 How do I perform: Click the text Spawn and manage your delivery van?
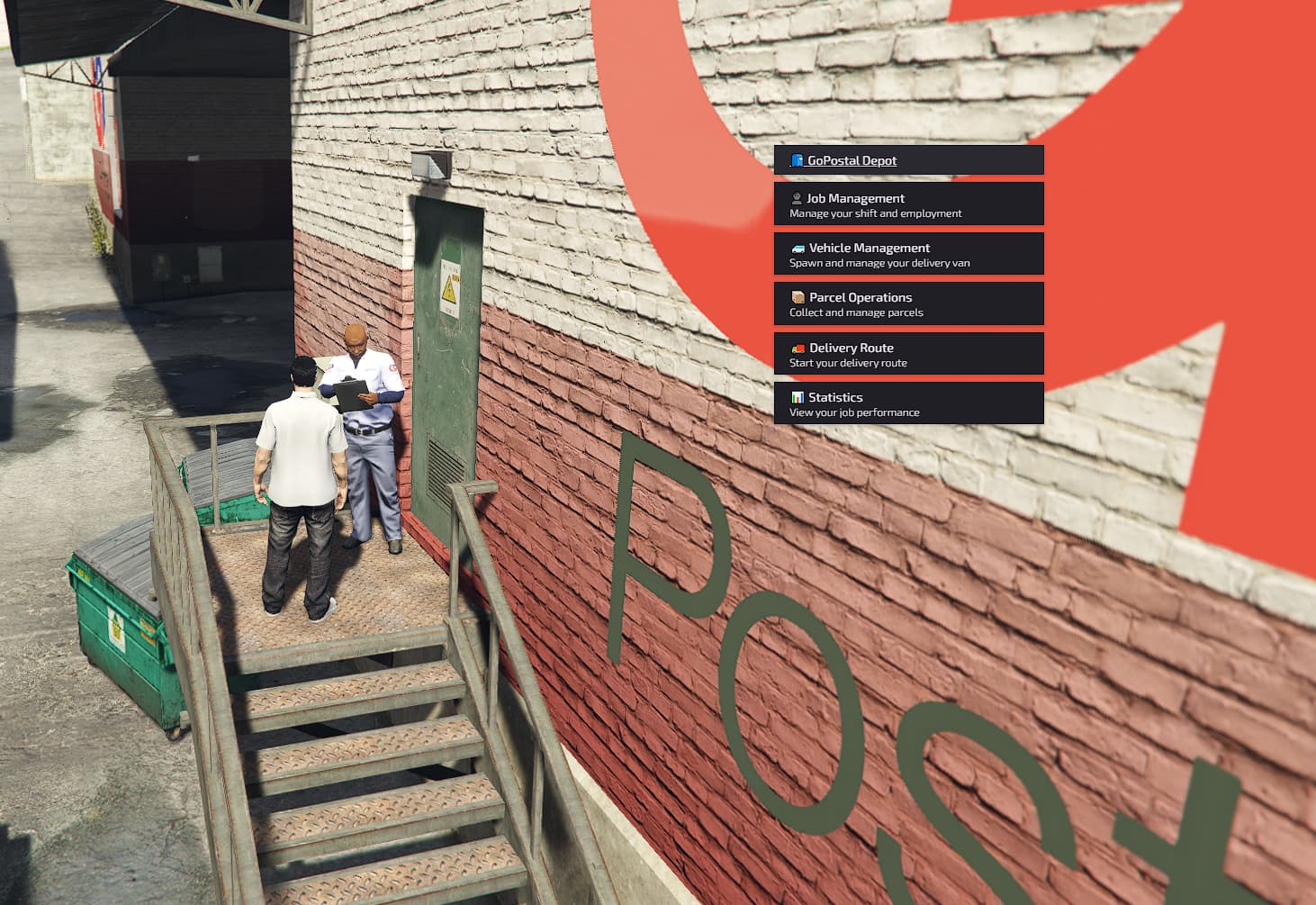coord(880,263)
